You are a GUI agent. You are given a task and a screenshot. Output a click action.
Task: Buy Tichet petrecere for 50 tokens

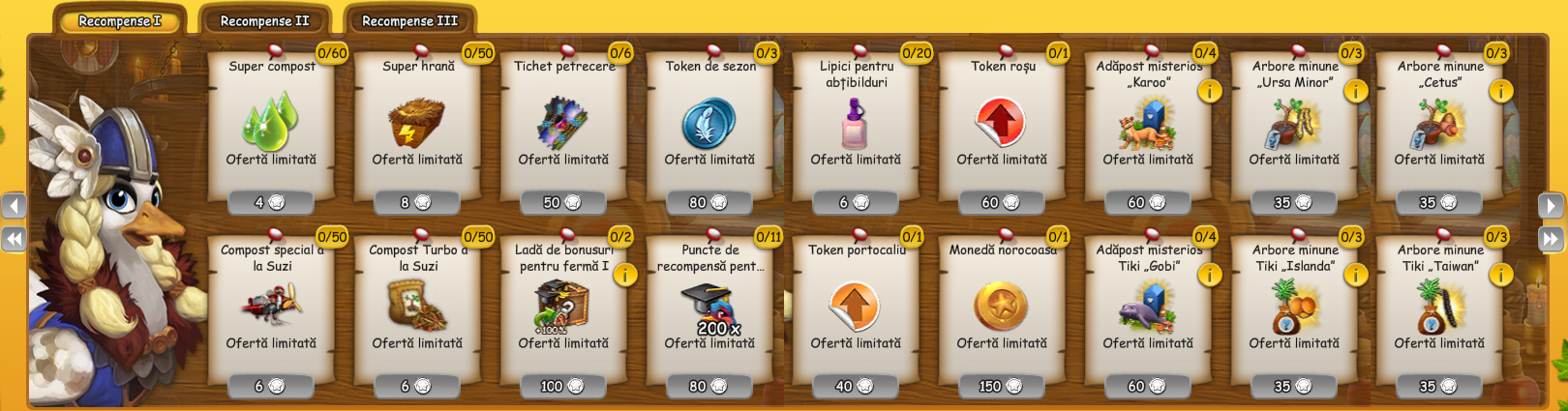click(x=562, y=202)
